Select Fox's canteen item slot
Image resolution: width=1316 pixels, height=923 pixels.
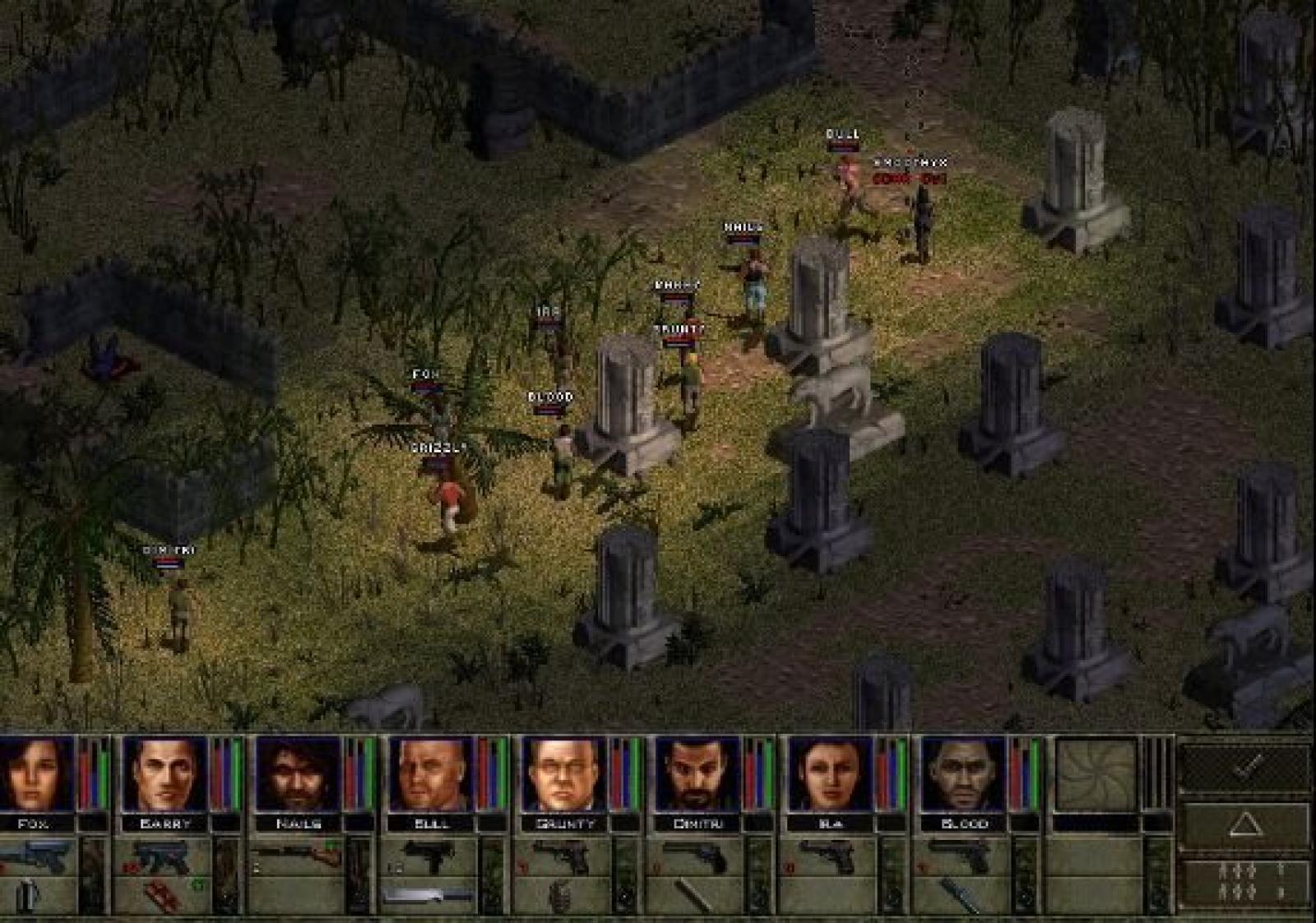(30, 896)
